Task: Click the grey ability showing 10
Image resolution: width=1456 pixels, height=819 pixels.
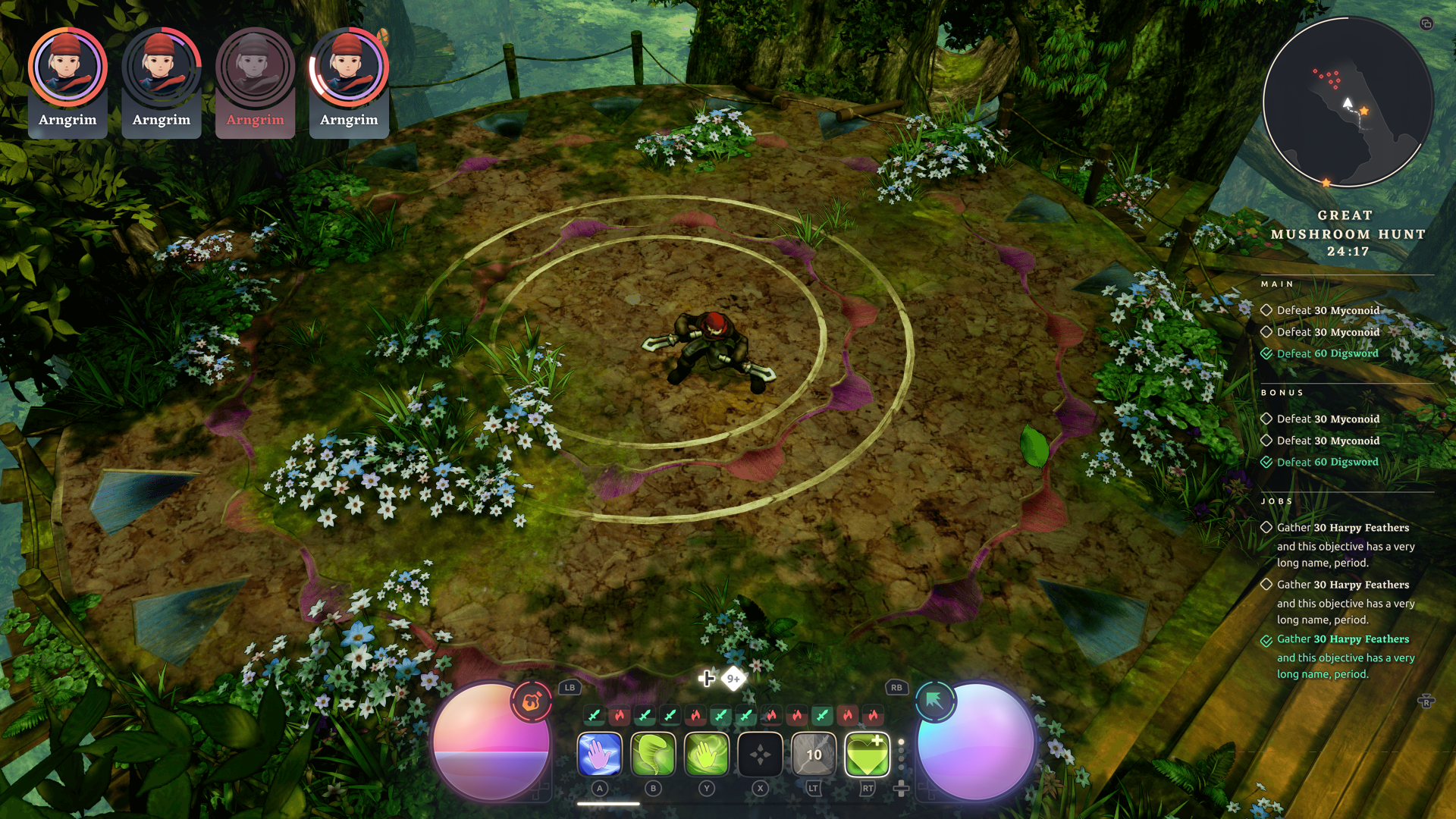Action: pos(814,755)
